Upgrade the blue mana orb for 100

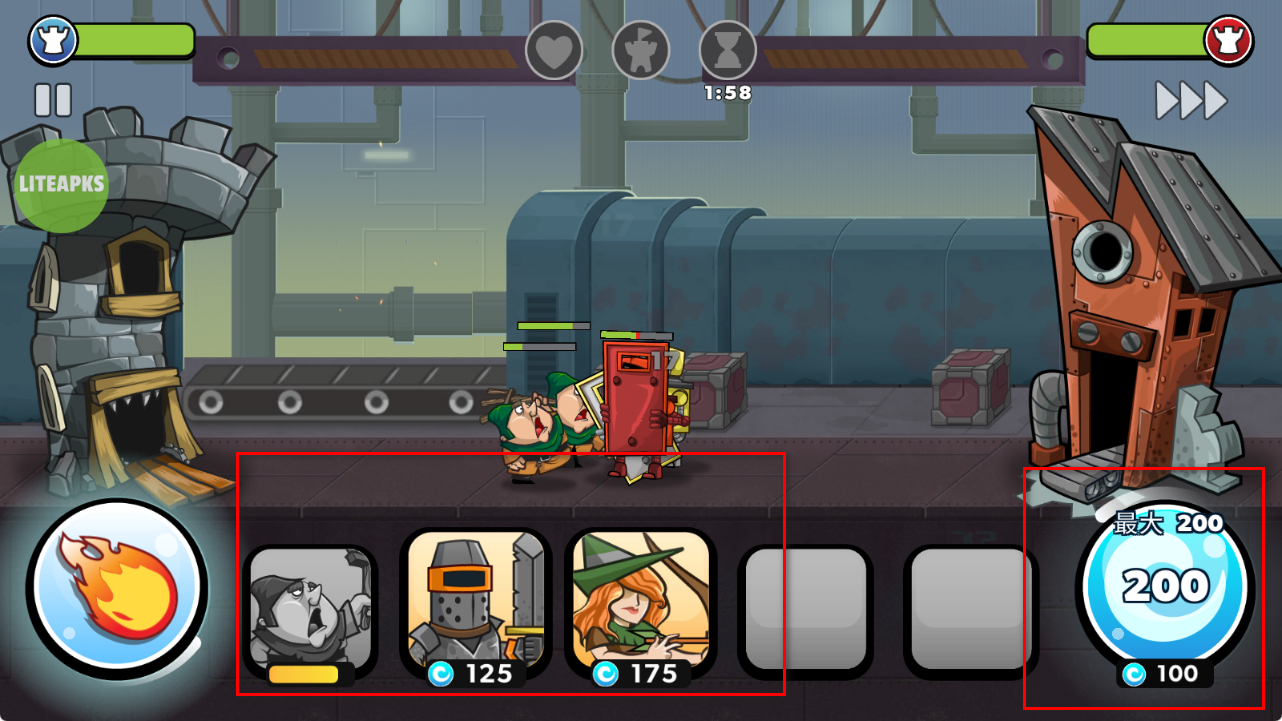tap(1165, 590)
